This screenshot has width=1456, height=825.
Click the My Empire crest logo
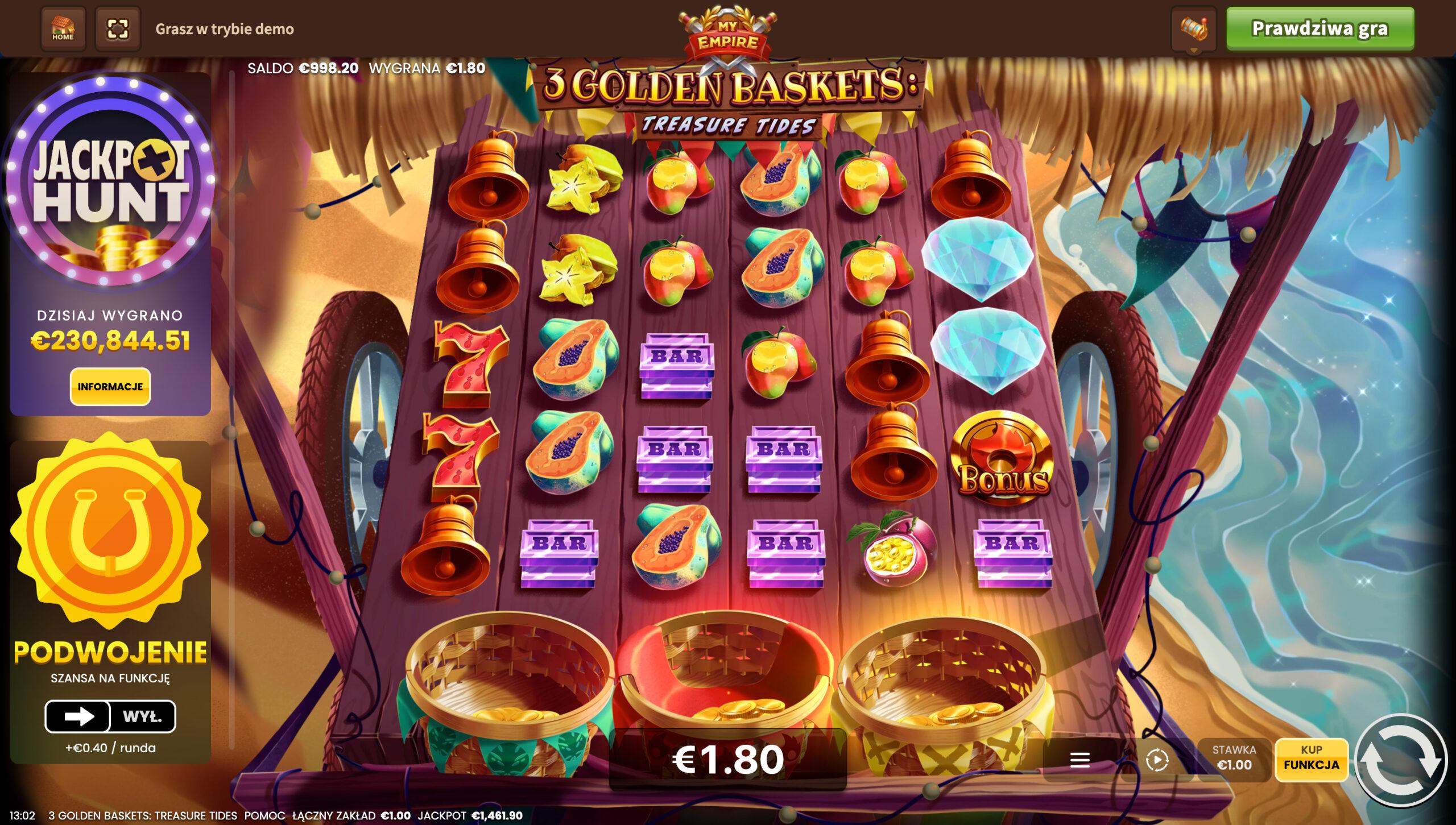727,31
